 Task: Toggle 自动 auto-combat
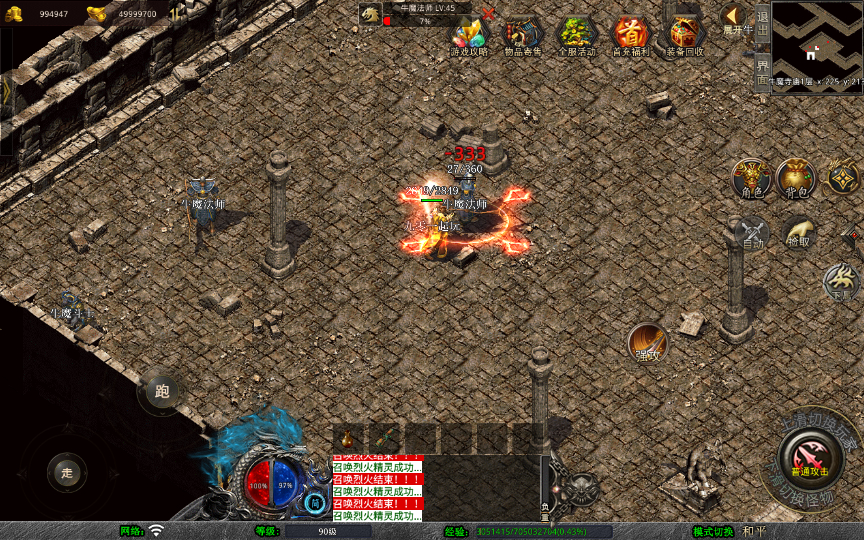pyautogui.click(x=752, y=233)
